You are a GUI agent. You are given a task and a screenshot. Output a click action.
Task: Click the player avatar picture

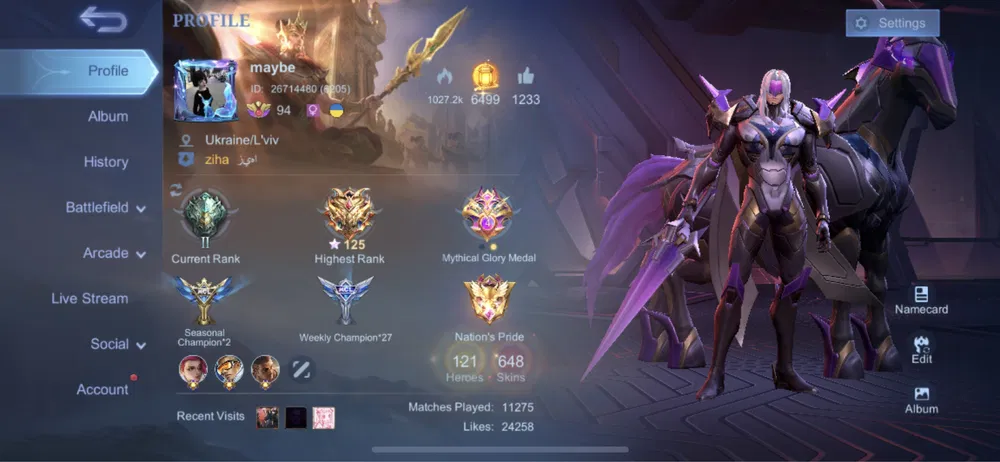pyautogui.click(x=205, y=90)
